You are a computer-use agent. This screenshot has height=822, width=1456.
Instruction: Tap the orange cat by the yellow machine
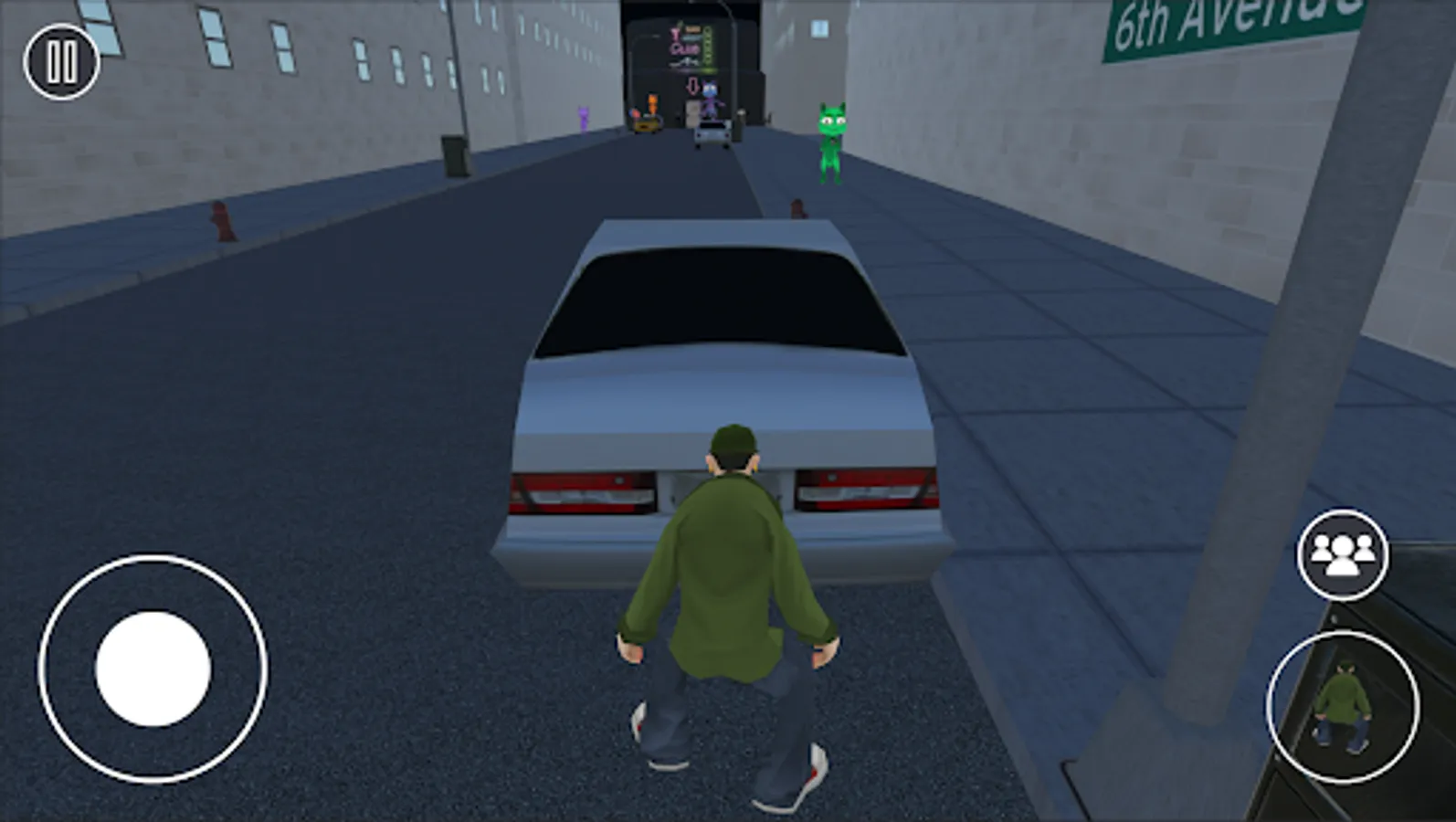pyautogui.click(x=651, y=105)
